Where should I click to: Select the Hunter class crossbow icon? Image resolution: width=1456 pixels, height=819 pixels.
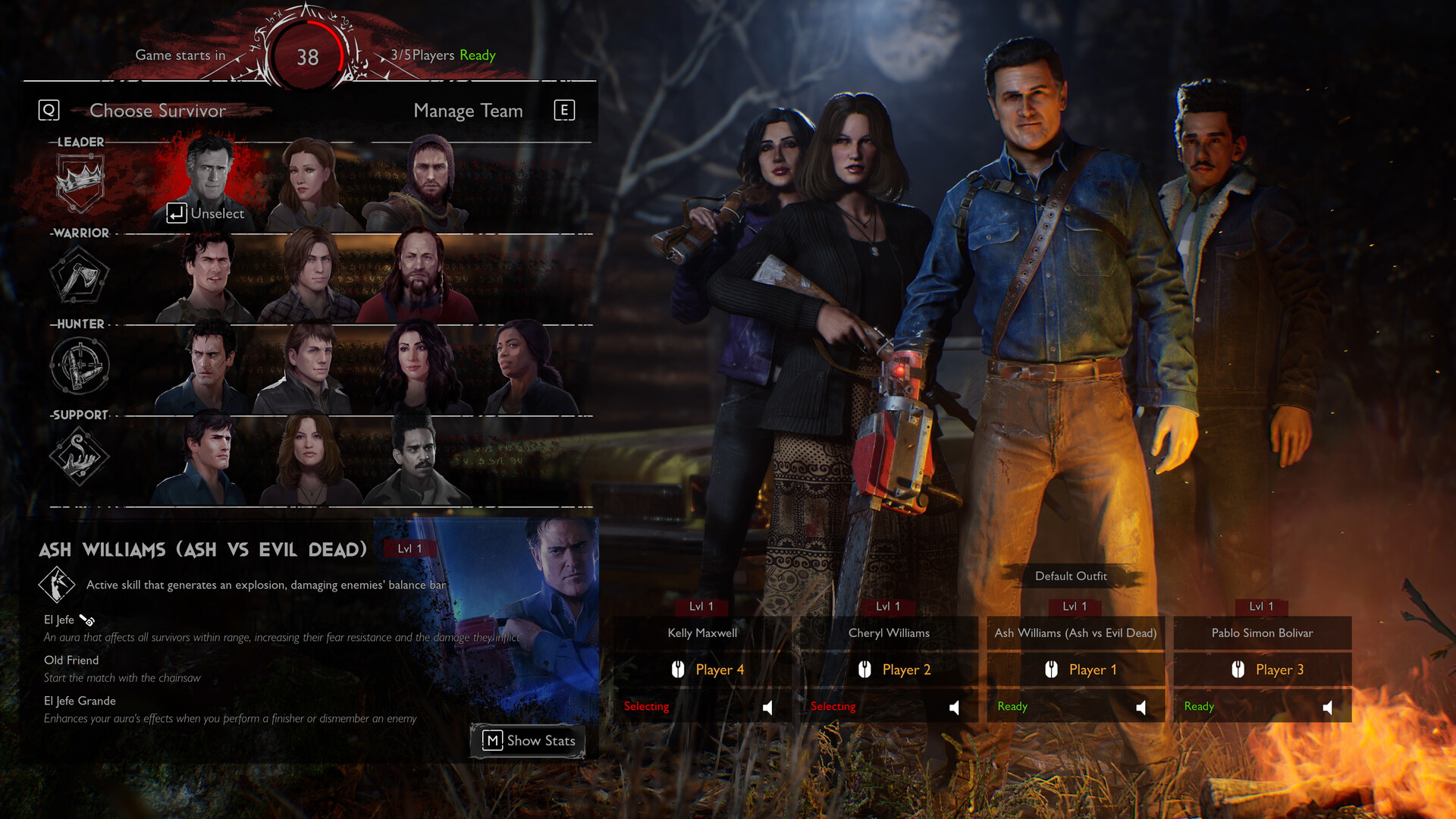tap(78, 366)
